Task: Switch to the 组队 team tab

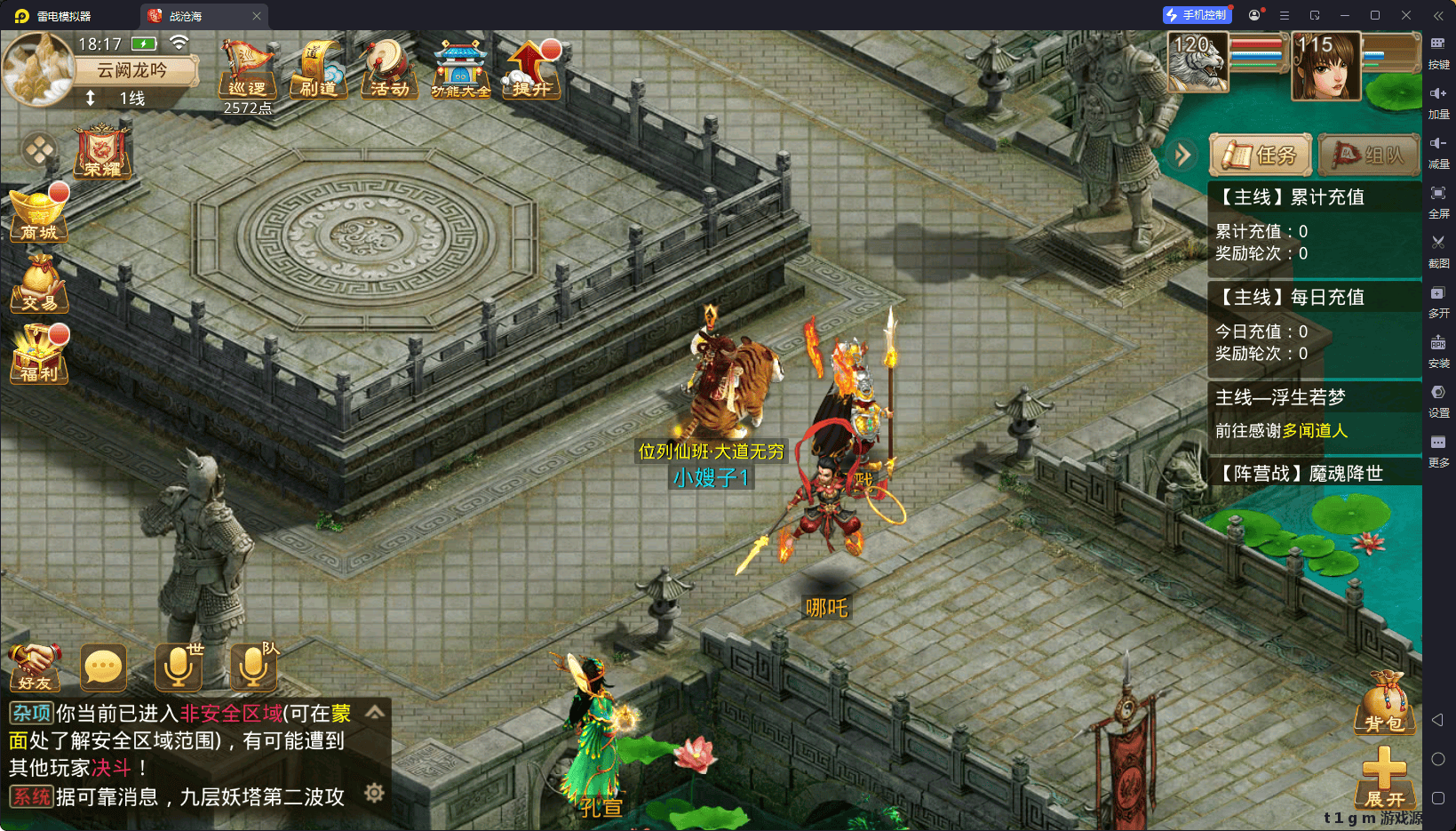Action: (x=1368, y=155)
